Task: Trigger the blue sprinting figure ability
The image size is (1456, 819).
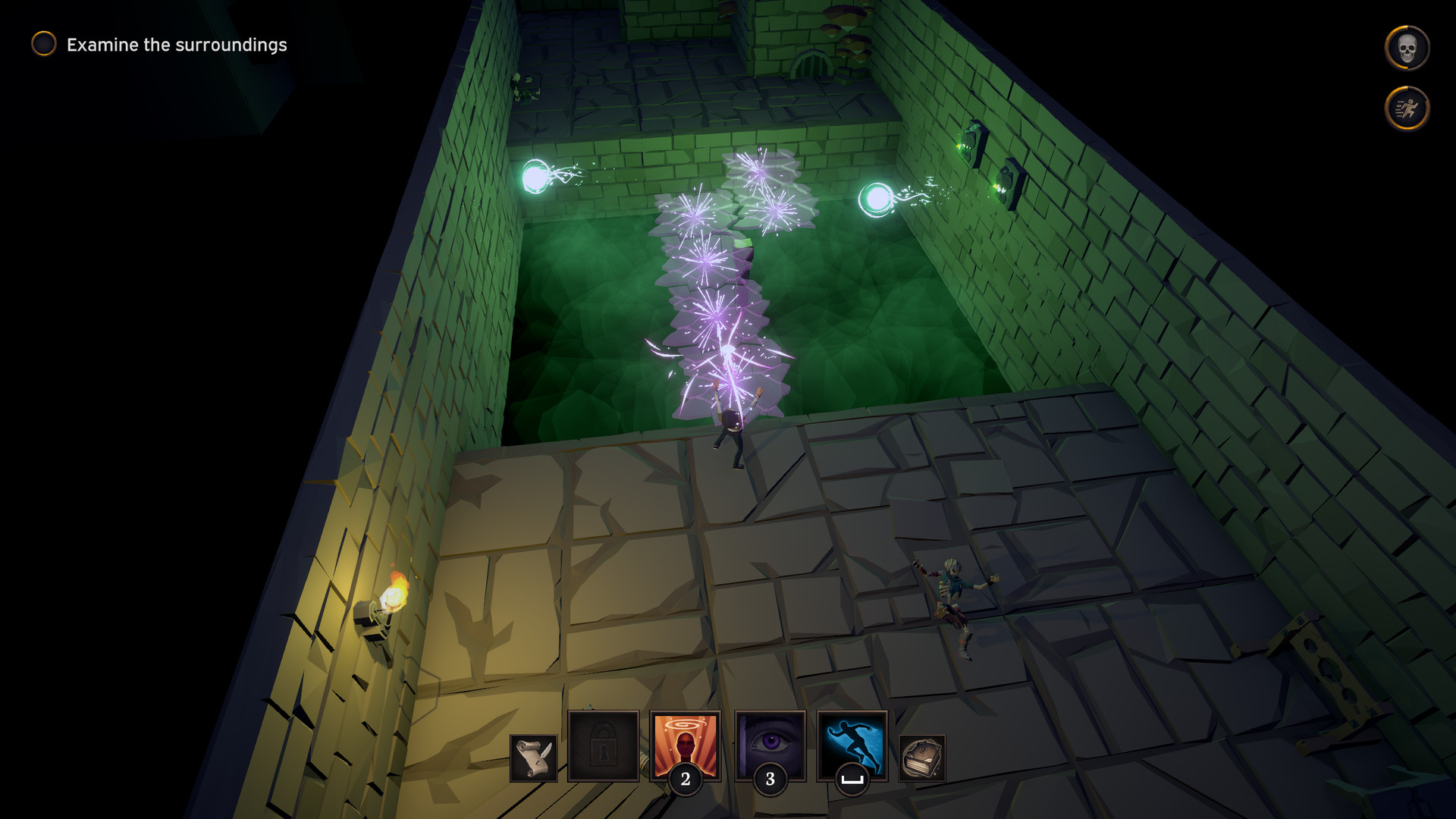Action: coord(852,746)
